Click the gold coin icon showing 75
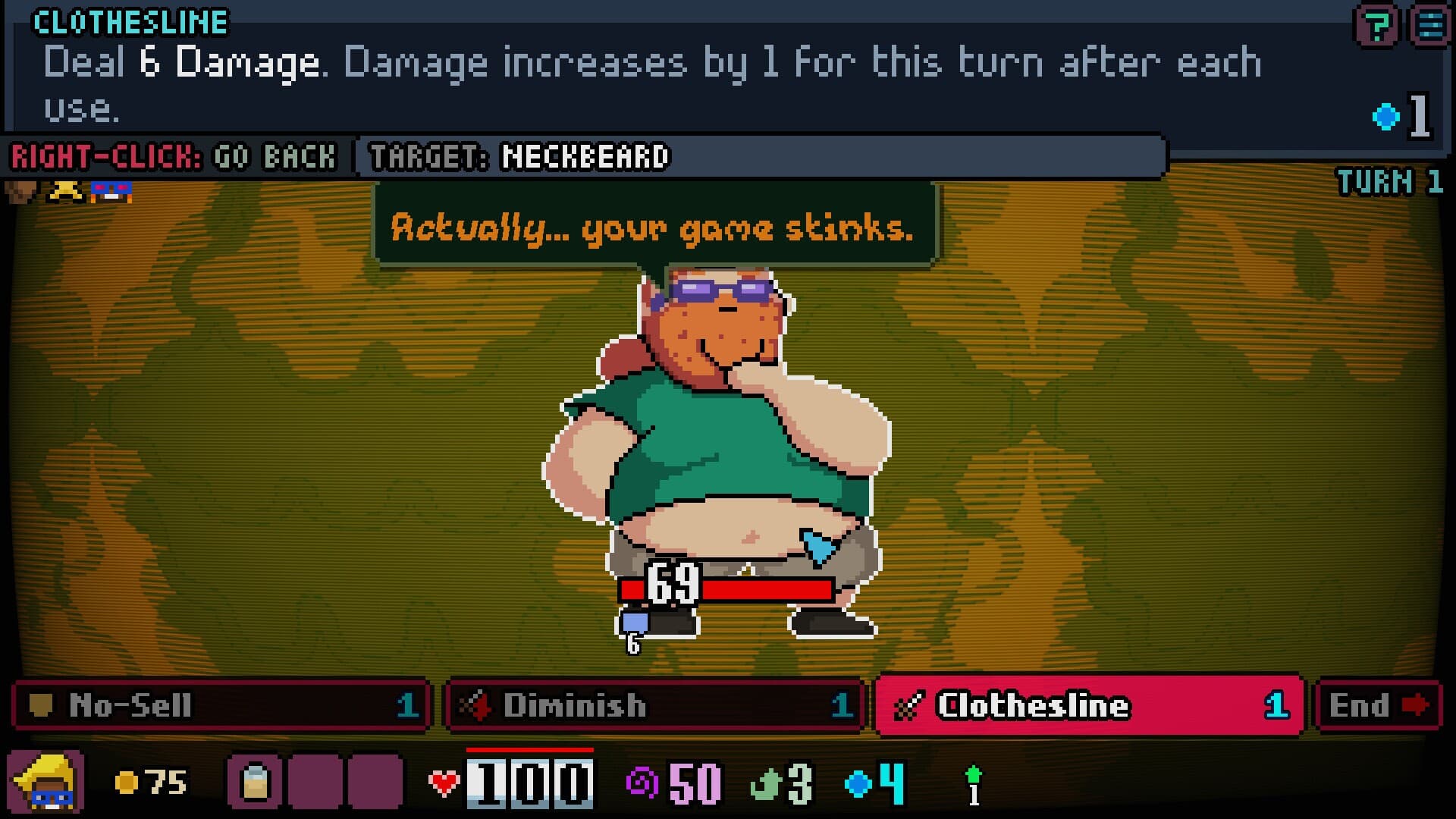 125,783
